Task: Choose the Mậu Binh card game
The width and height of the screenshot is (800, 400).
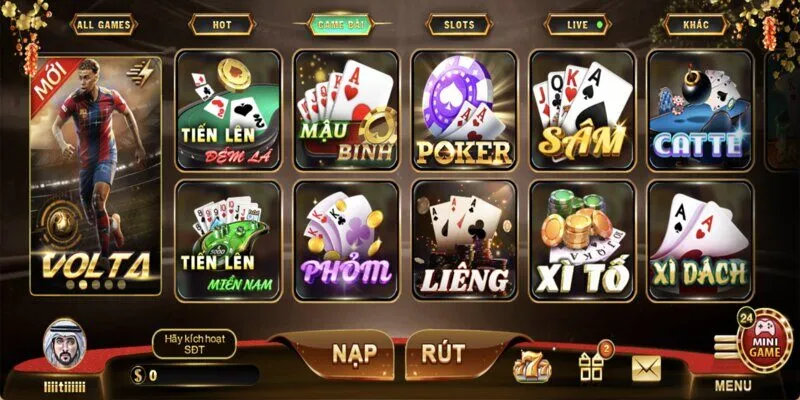Action: [345, 110]
